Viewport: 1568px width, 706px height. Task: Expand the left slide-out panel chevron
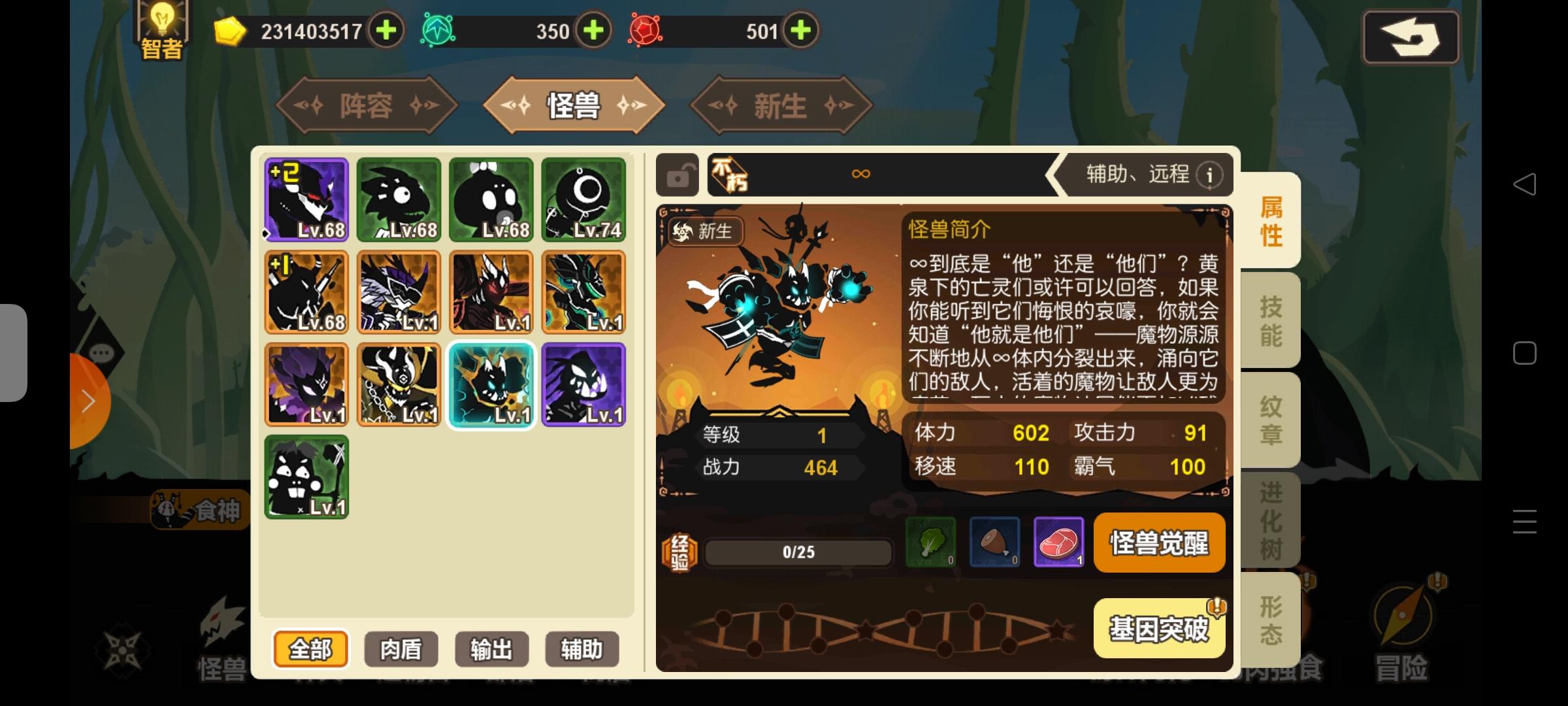click(89, 400)
